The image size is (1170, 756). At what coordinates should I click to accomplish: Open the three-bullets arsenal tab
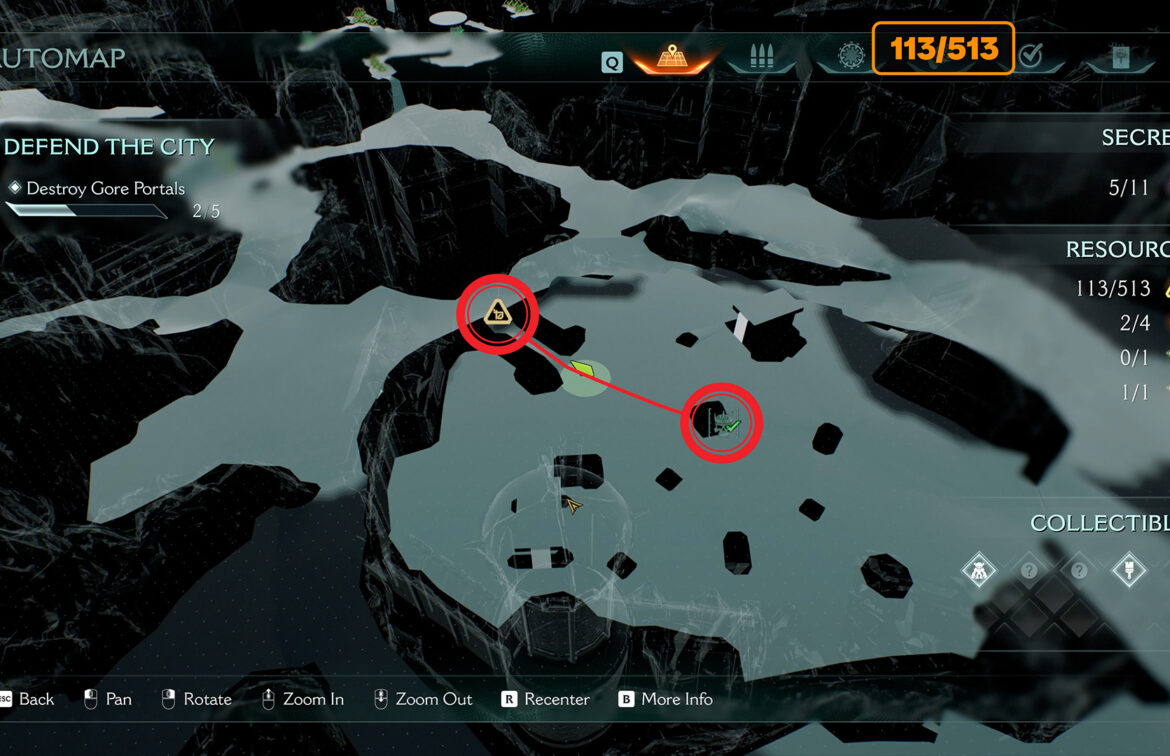763,56
